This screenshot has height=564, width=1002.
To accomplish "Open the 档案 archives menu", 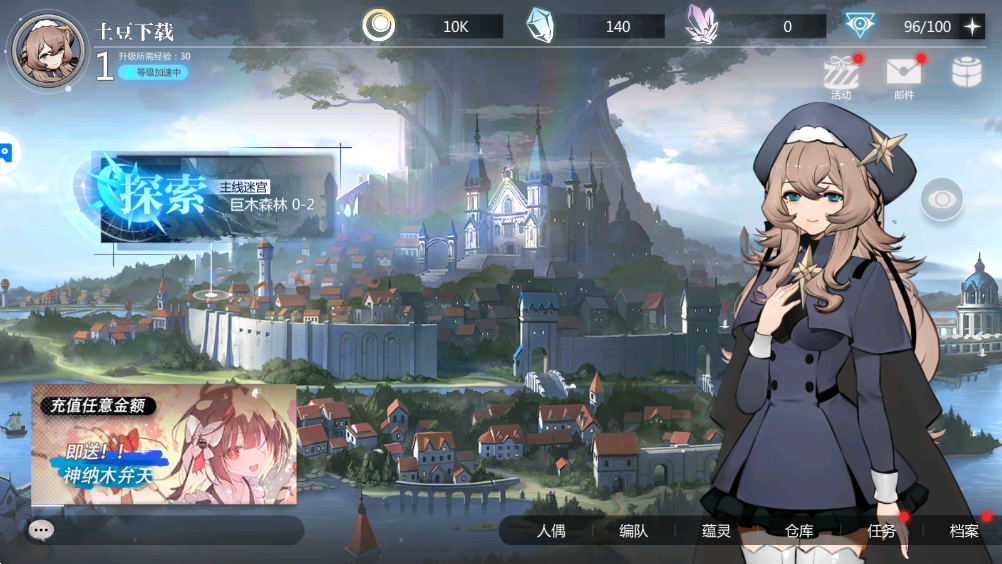I will pos(964,531).
